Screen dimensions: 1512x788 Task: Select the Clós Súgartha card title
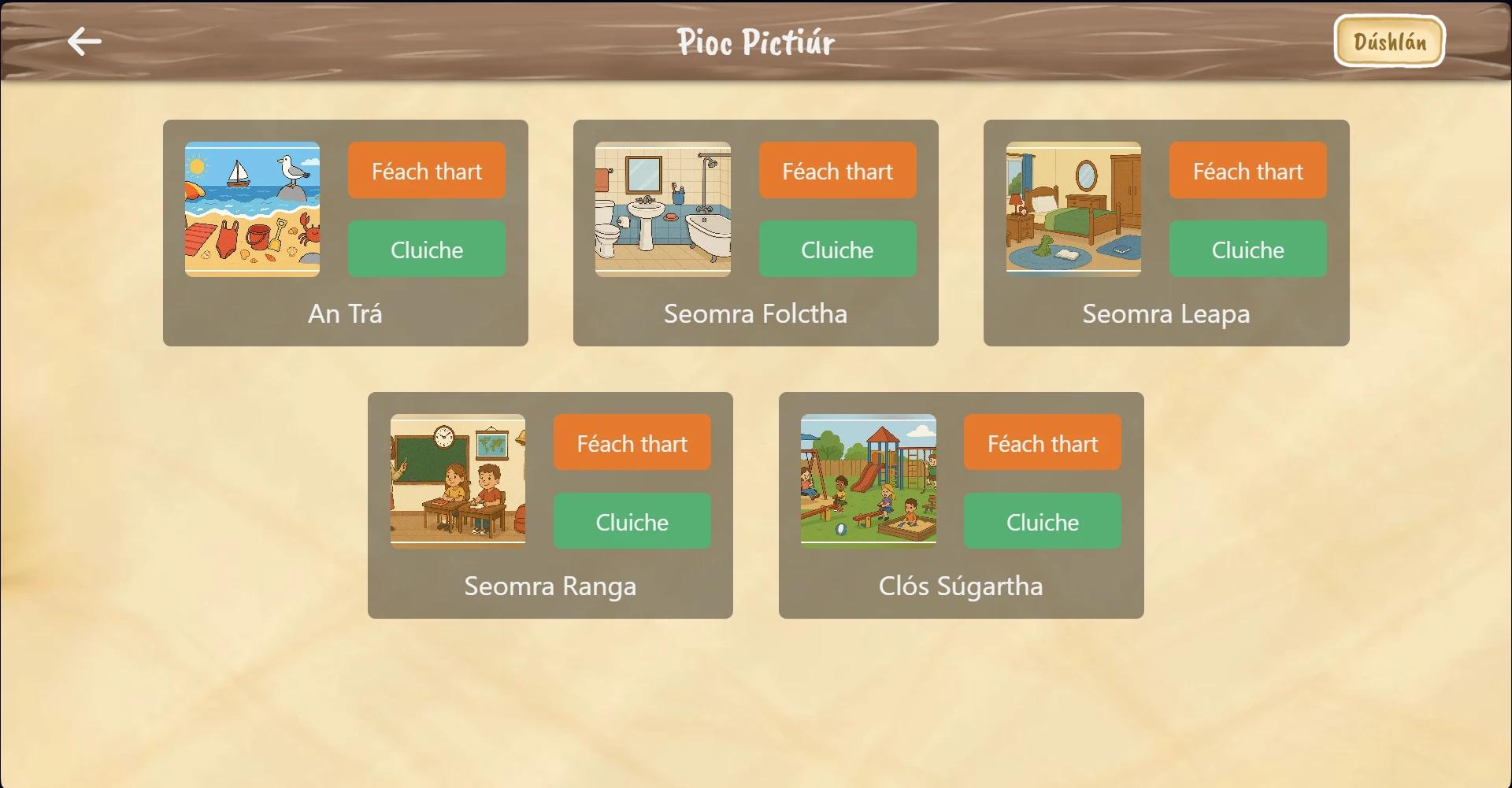tap(960, 585)
